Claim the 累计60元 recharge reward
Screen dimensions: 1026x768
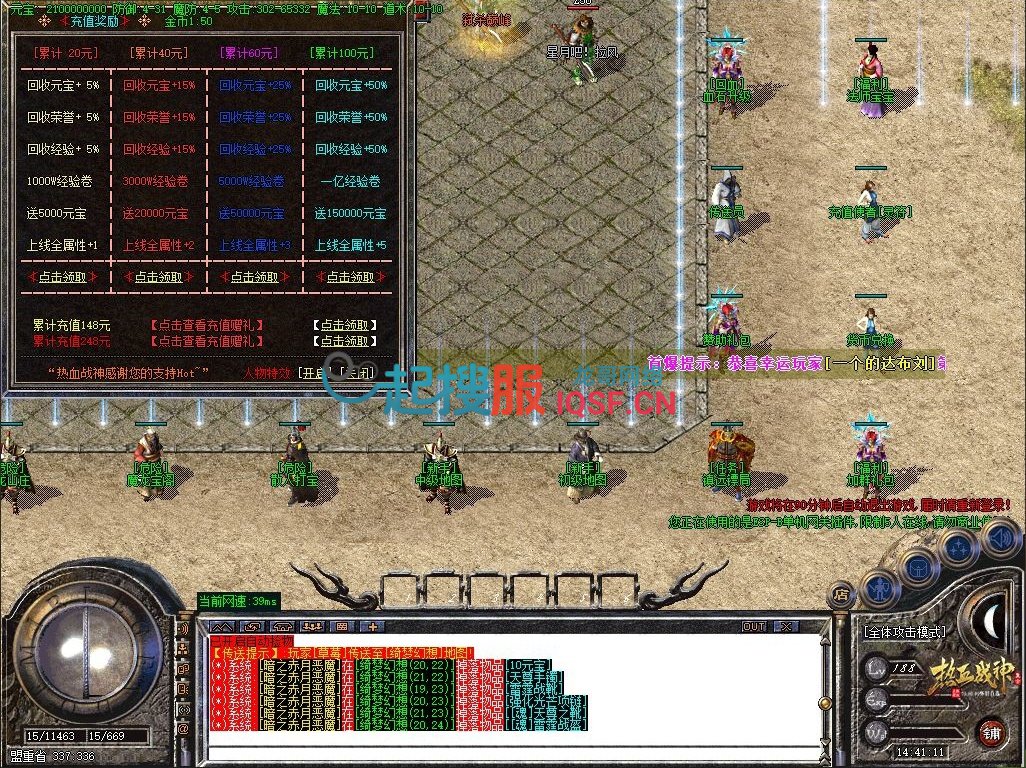(254, 277)
